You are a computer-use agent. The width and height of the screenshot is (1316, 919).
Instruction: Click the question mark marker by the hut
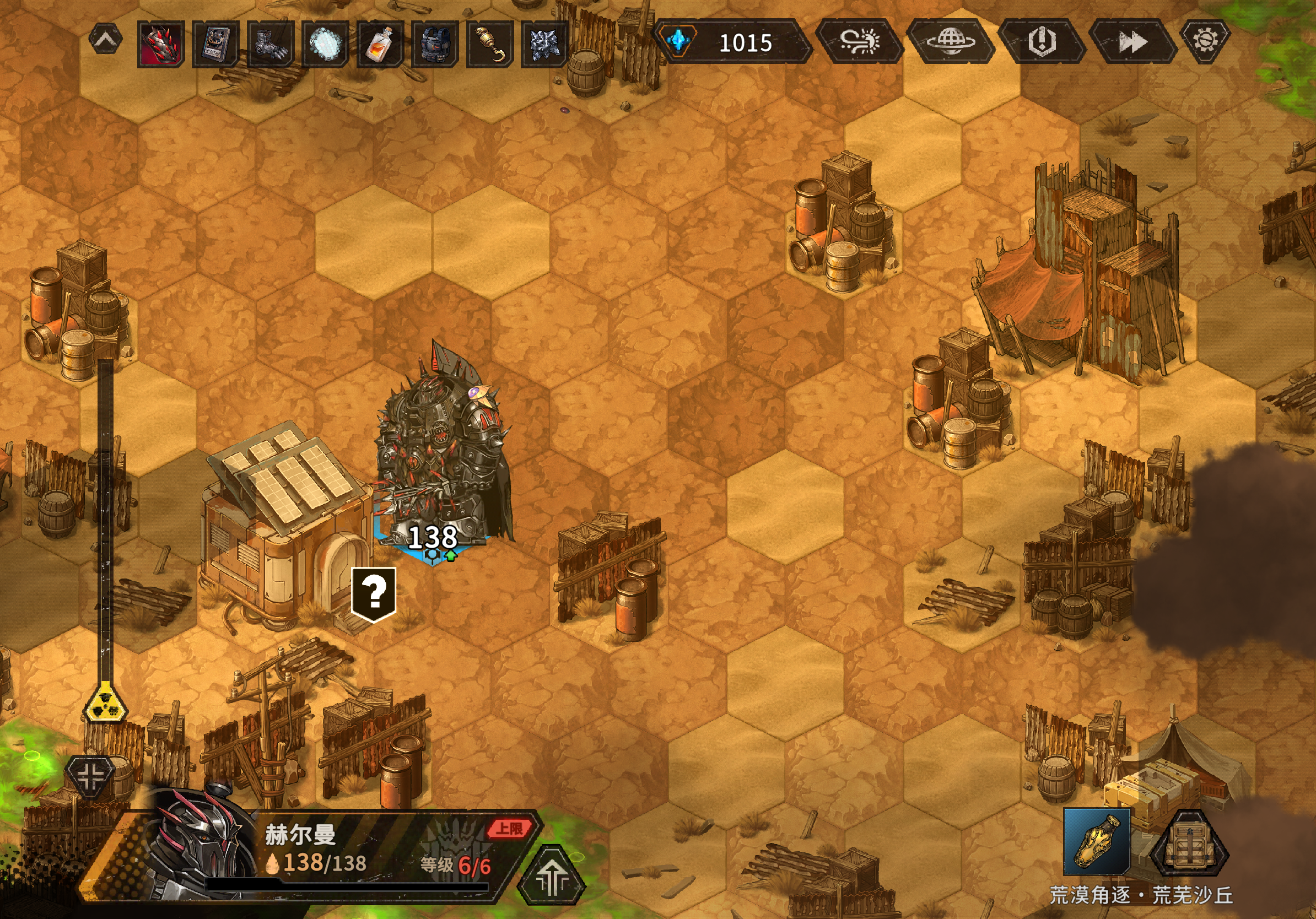(374, 593)
